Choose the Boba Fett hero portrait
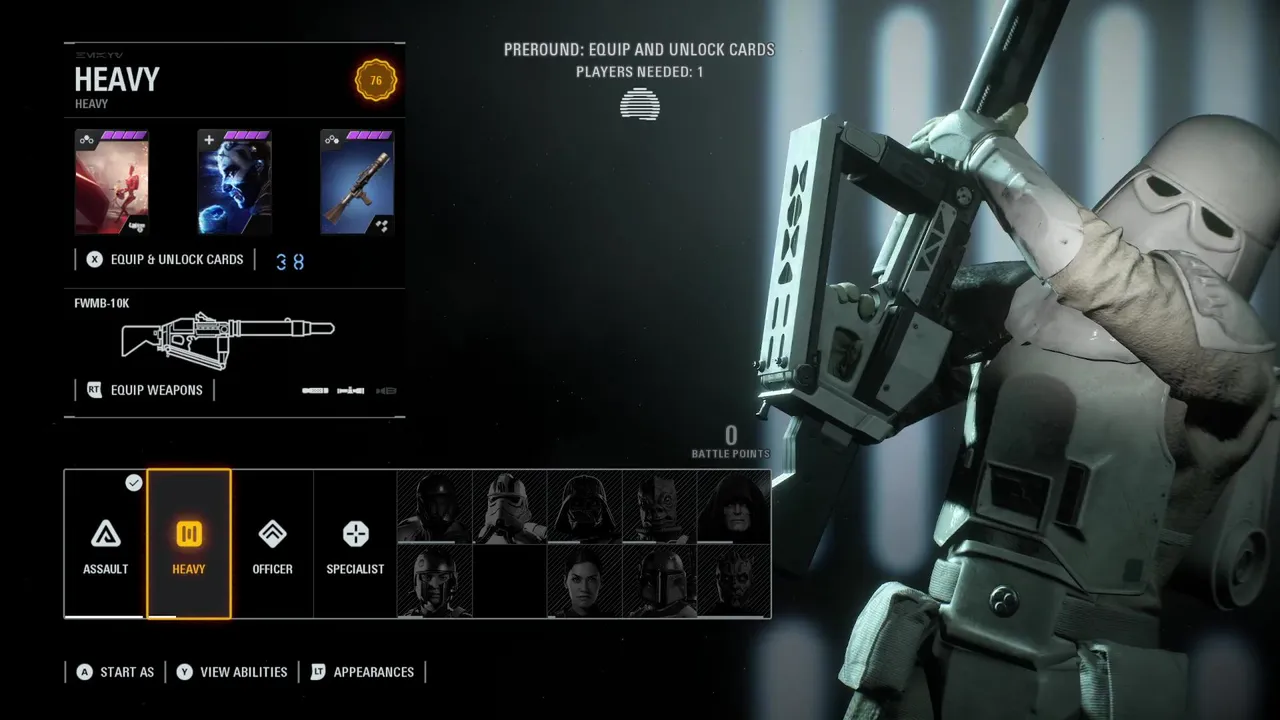This screenshot has height=720, width=1280. (x=659, y=581)
